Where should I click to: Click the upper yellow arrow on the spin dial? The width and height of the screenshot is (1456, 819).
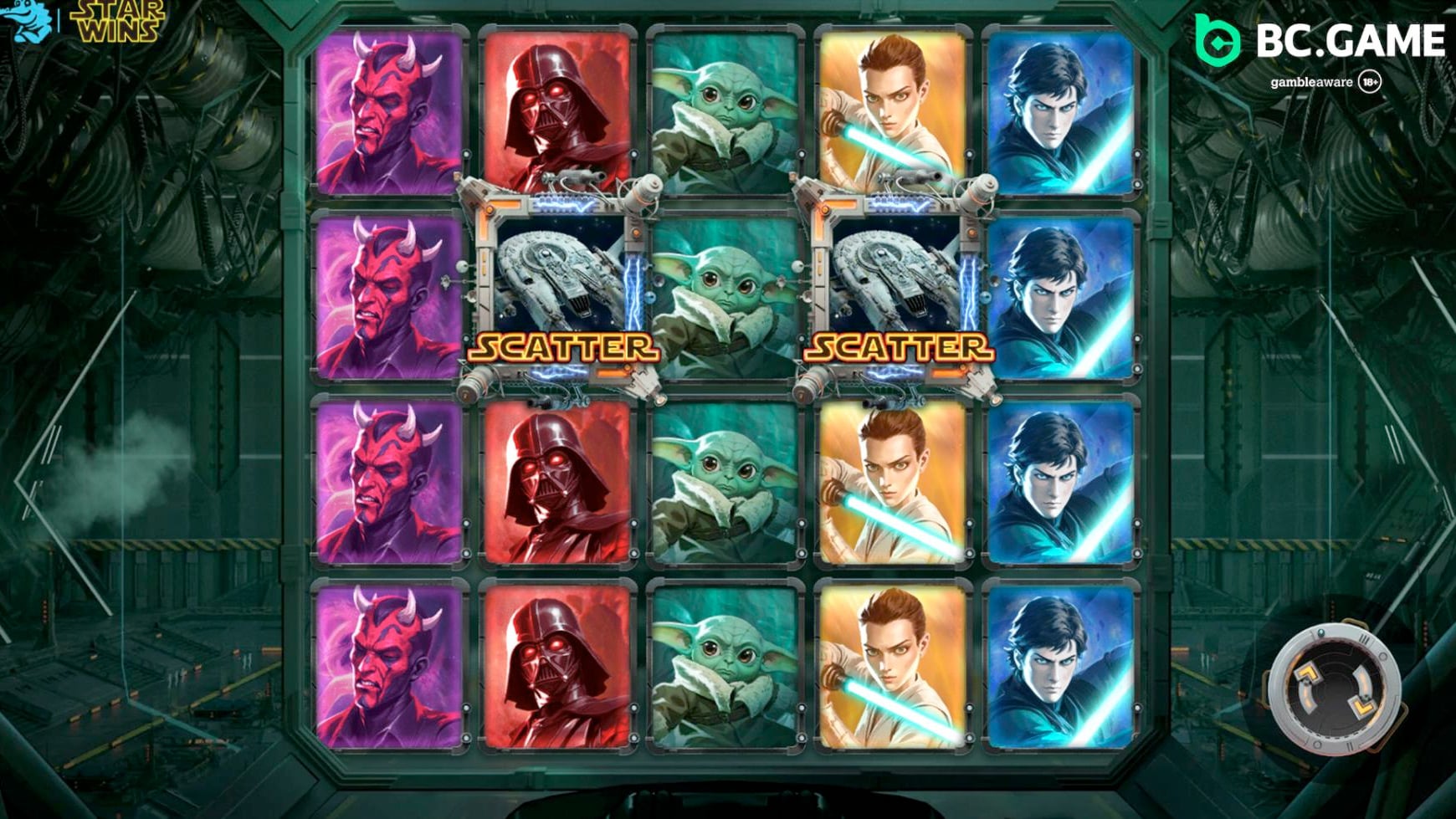[1307, 674]
